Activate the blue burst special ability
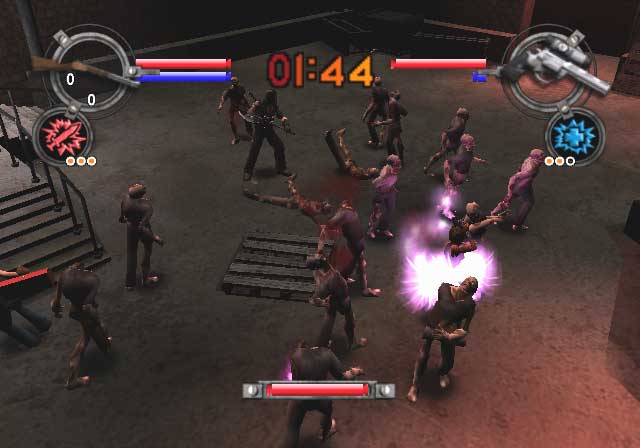Screen dimensions: 640x448 click(x=573, y=133)
